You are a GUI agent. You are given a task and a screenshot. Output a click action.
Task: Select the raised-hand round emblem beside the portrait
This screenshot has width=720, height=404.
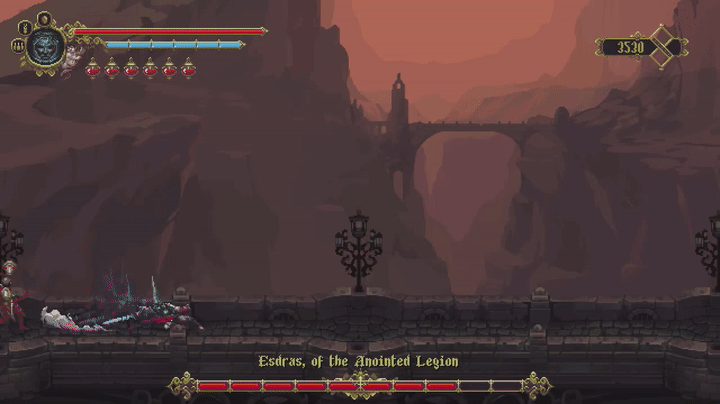click(25, 28)
